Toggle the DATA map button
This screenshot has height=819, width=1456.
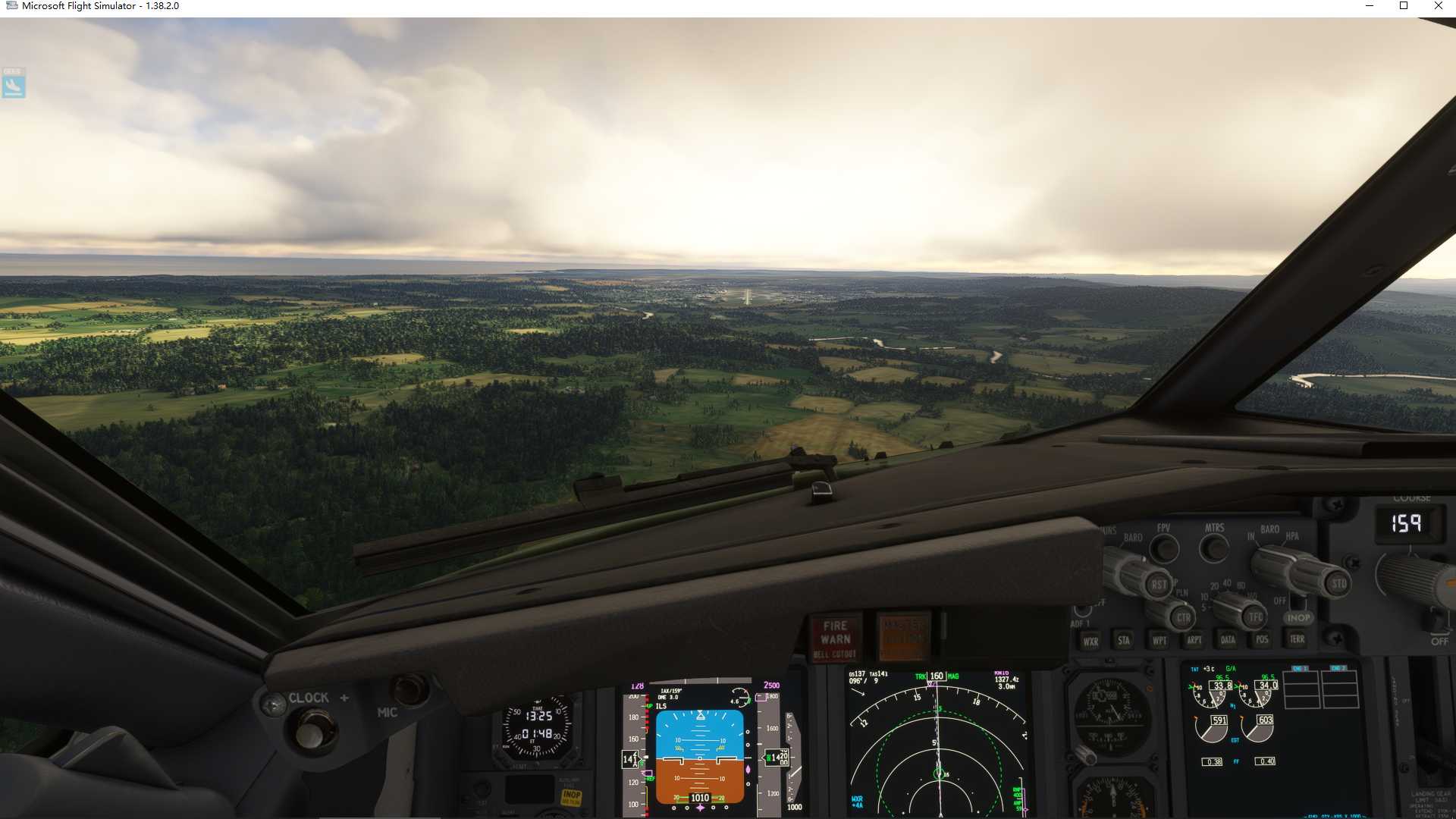click(x=1228, y=640)
